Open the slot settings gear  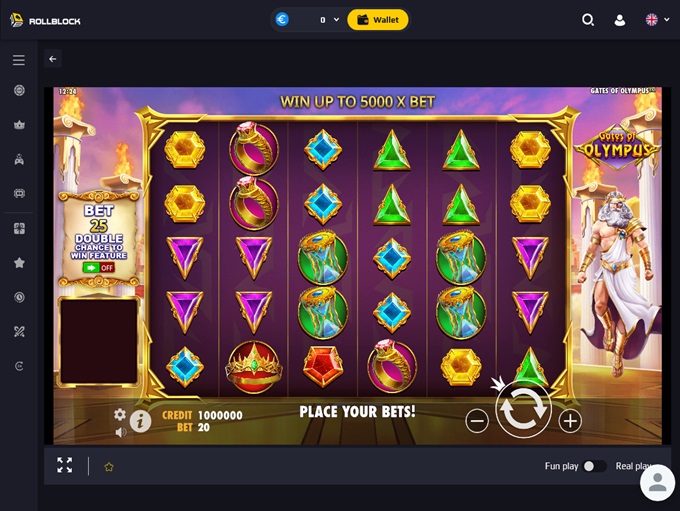(120, 414)
